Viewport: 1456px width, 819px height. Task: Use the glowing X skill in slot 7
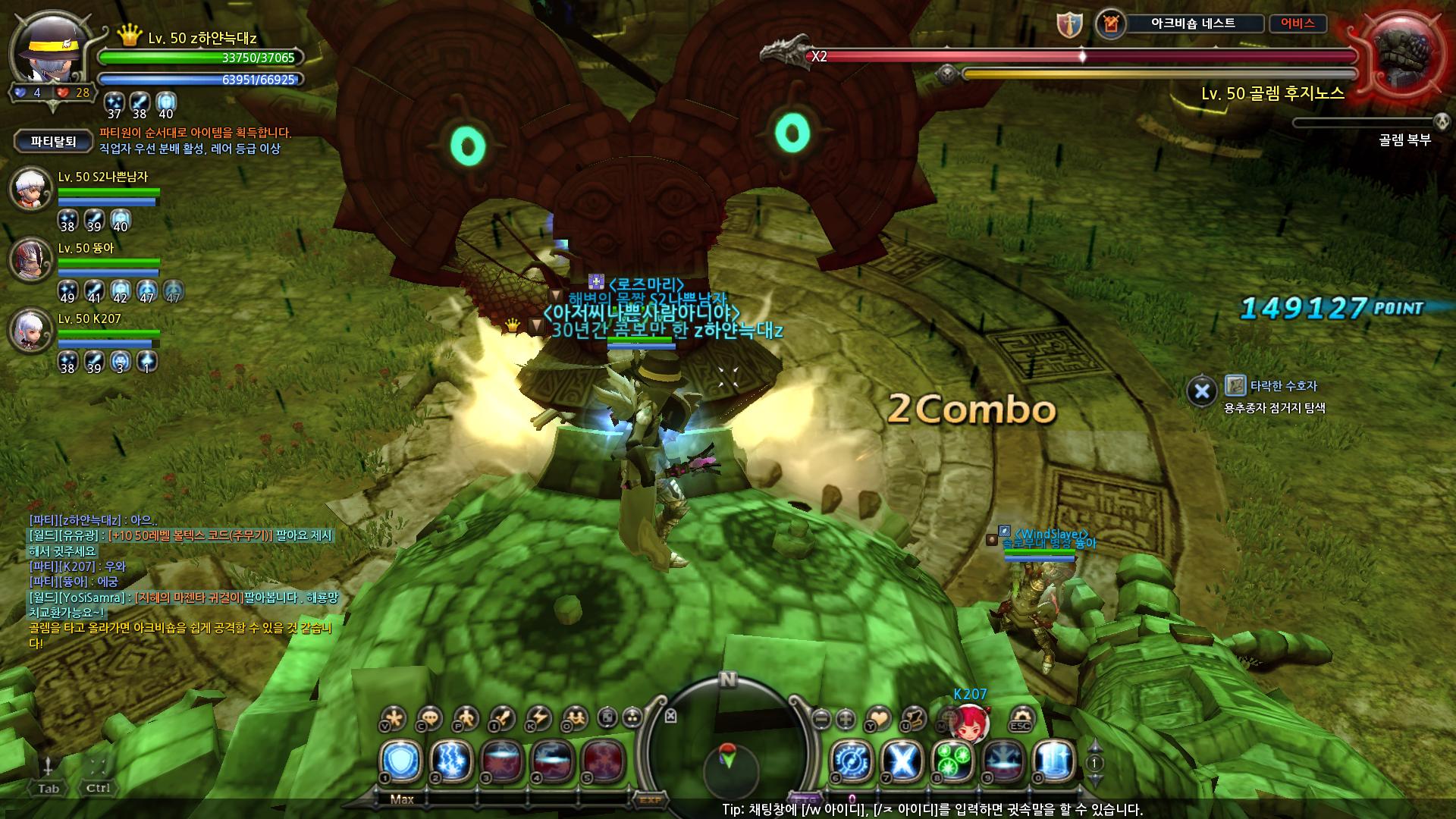pyautogui.click(x=903, y=761)
